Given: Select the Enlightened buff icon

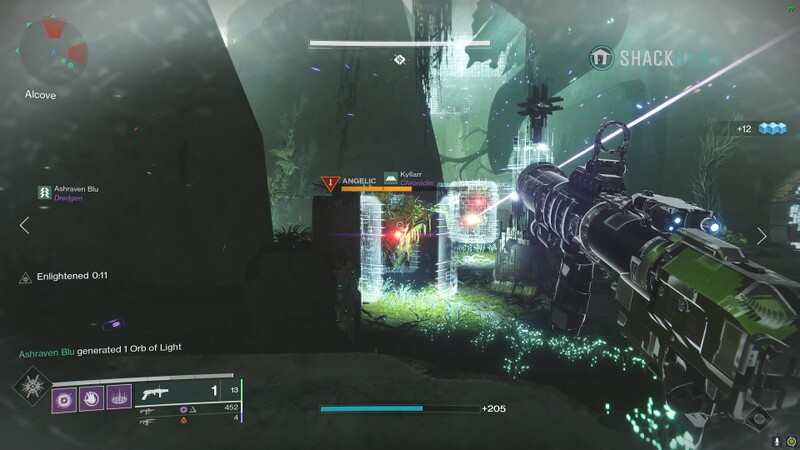Looking at the screenshot, I should [26, 277].
